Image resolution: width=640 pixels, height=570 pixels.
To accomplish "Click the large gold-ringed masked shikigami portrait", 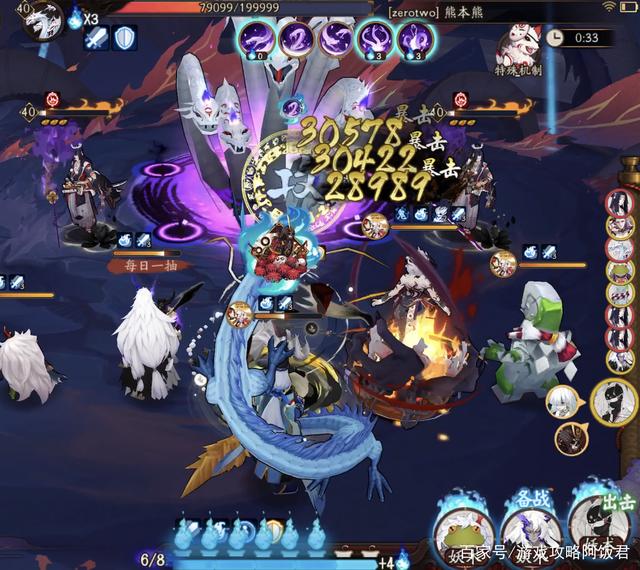I will tap(615, 402).
